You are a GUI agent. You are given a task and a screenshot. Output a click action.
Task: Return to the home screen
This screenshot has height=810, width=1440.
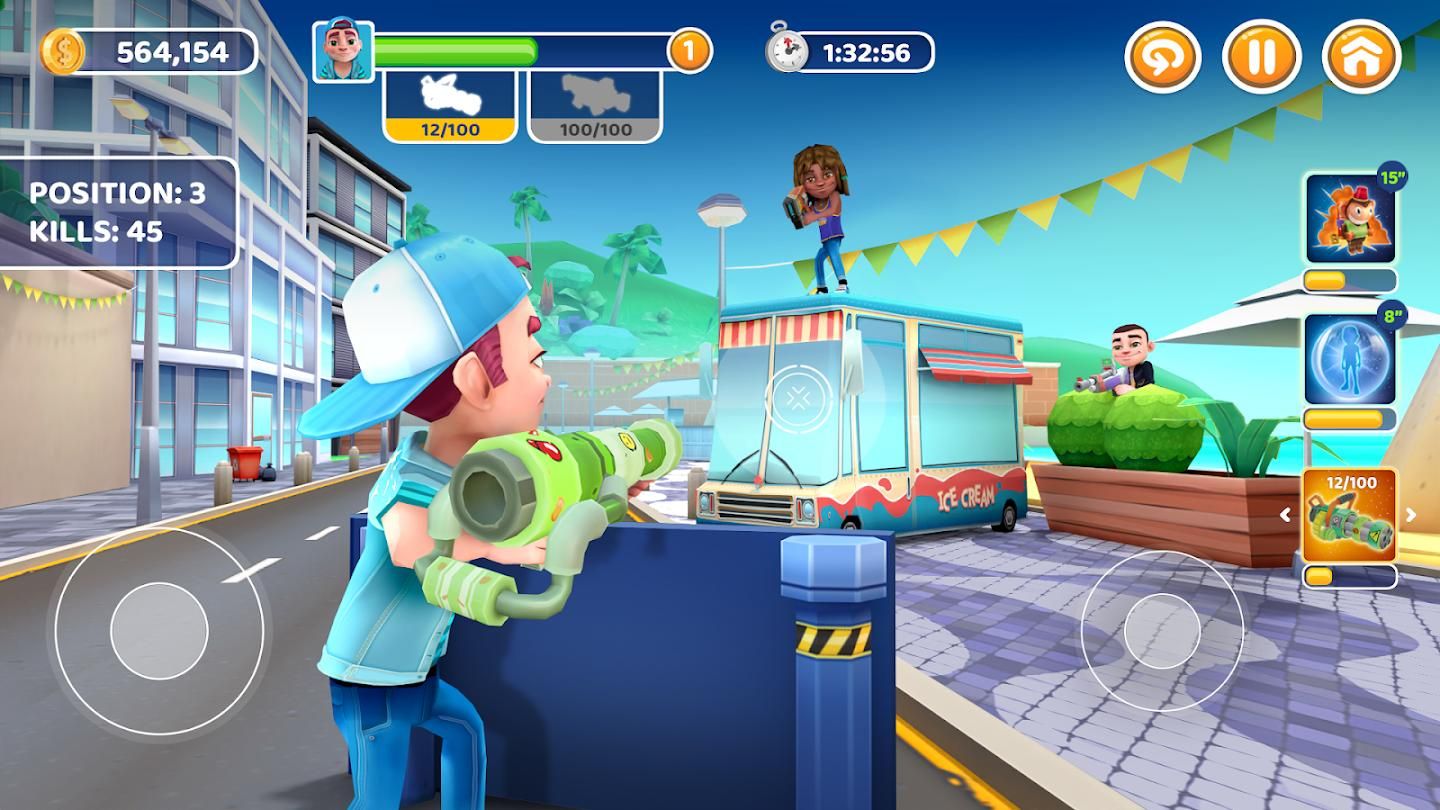1360,57
